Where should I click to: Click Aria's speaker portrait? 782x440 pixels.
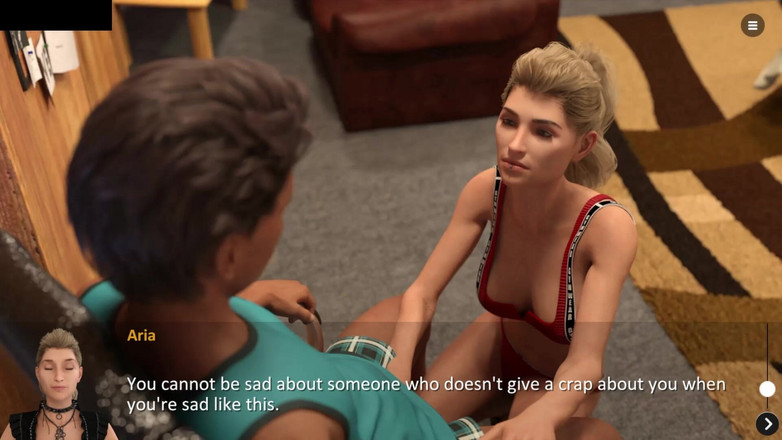[59, 385]
